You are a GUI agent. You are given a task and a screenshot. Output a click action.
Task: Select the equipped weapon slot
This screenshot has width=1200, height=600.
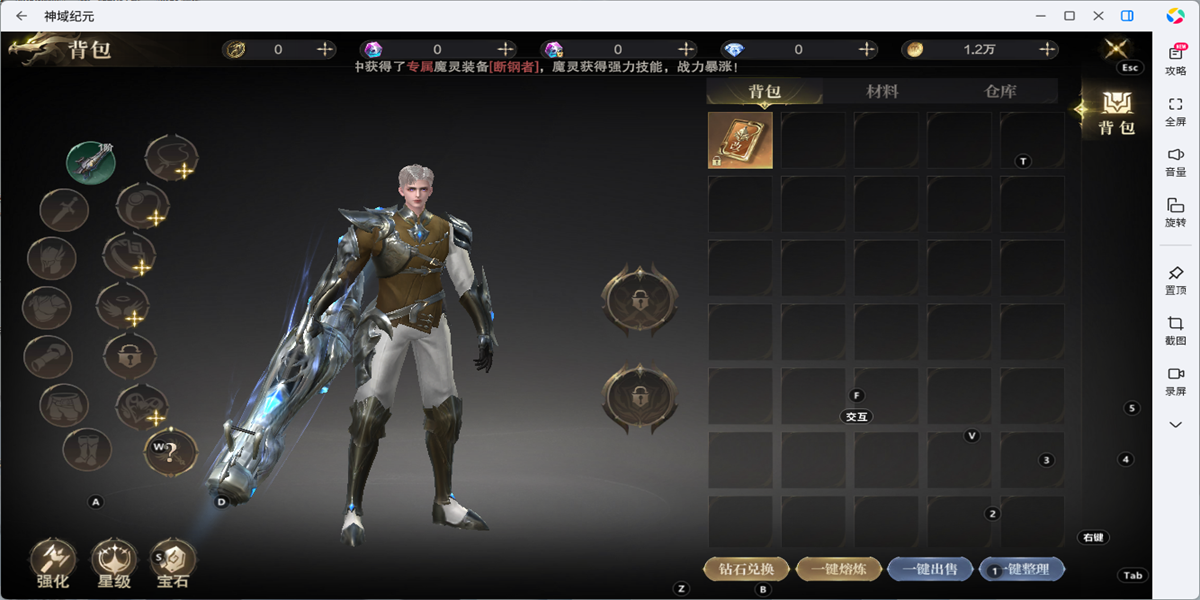point(91,161)
